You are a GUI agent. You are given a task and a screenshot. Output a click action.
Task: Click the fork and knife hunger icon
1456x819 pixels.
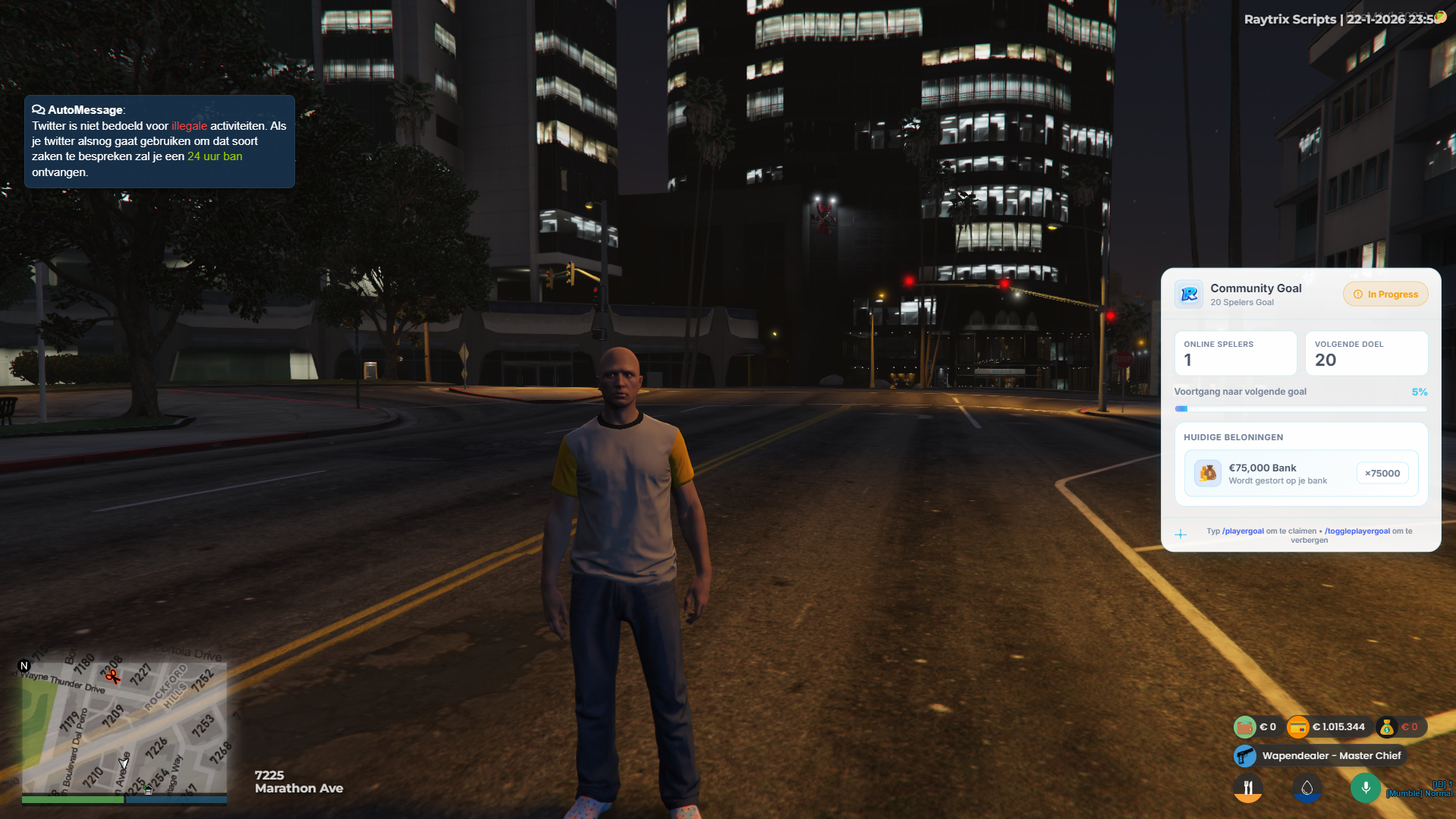(1248, 788)
